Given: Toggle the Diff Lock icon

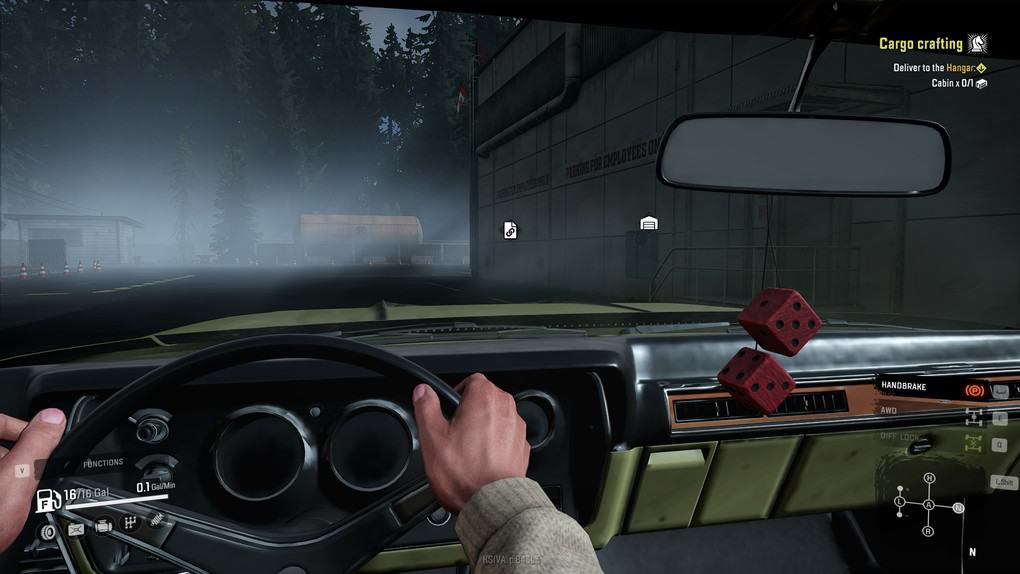Looking at the screenshot, I should [973, 443].
